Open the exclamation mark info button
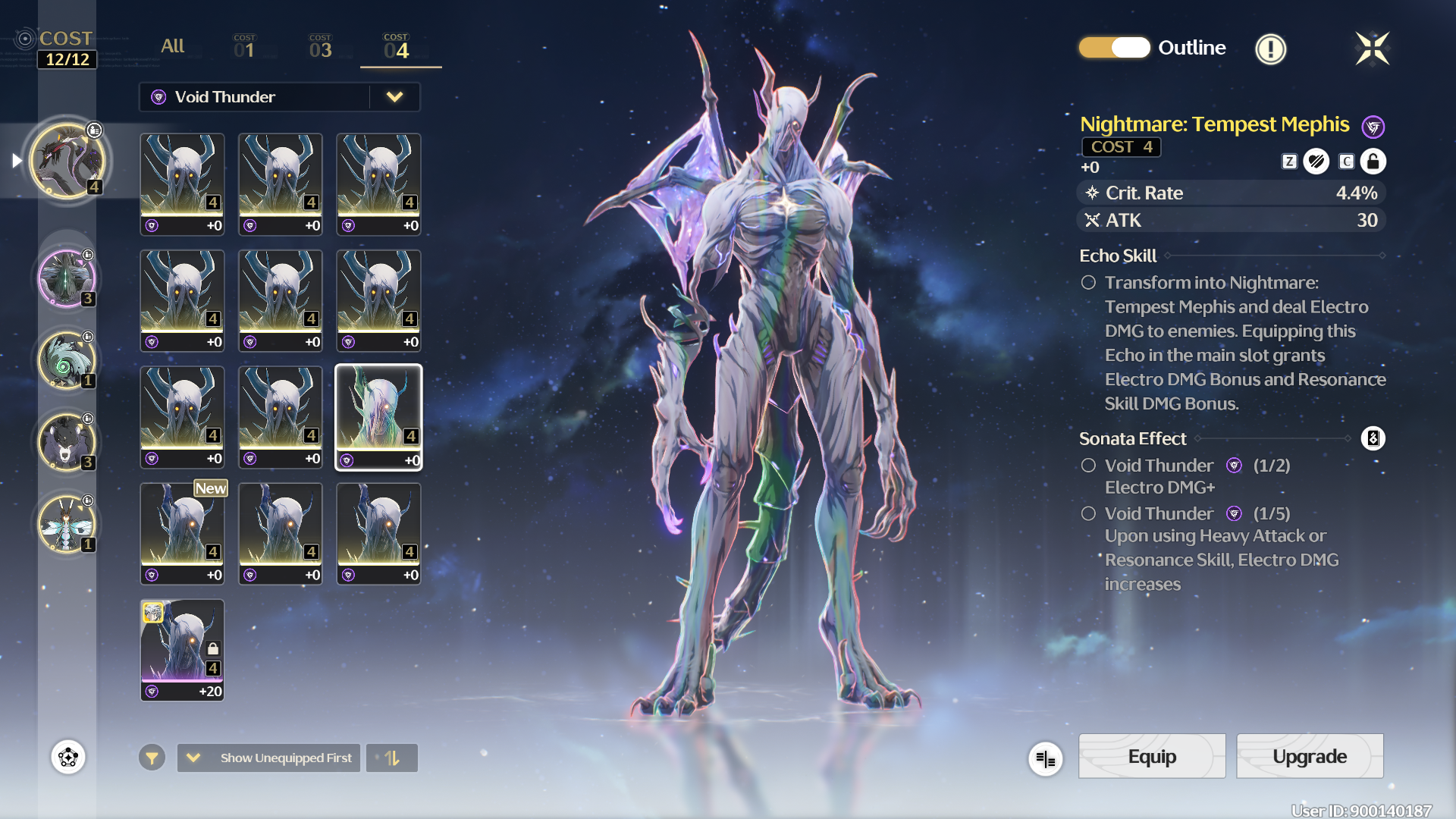Screen dimensions: 1456x819 pyautogui.click(x=1270, y=49)
